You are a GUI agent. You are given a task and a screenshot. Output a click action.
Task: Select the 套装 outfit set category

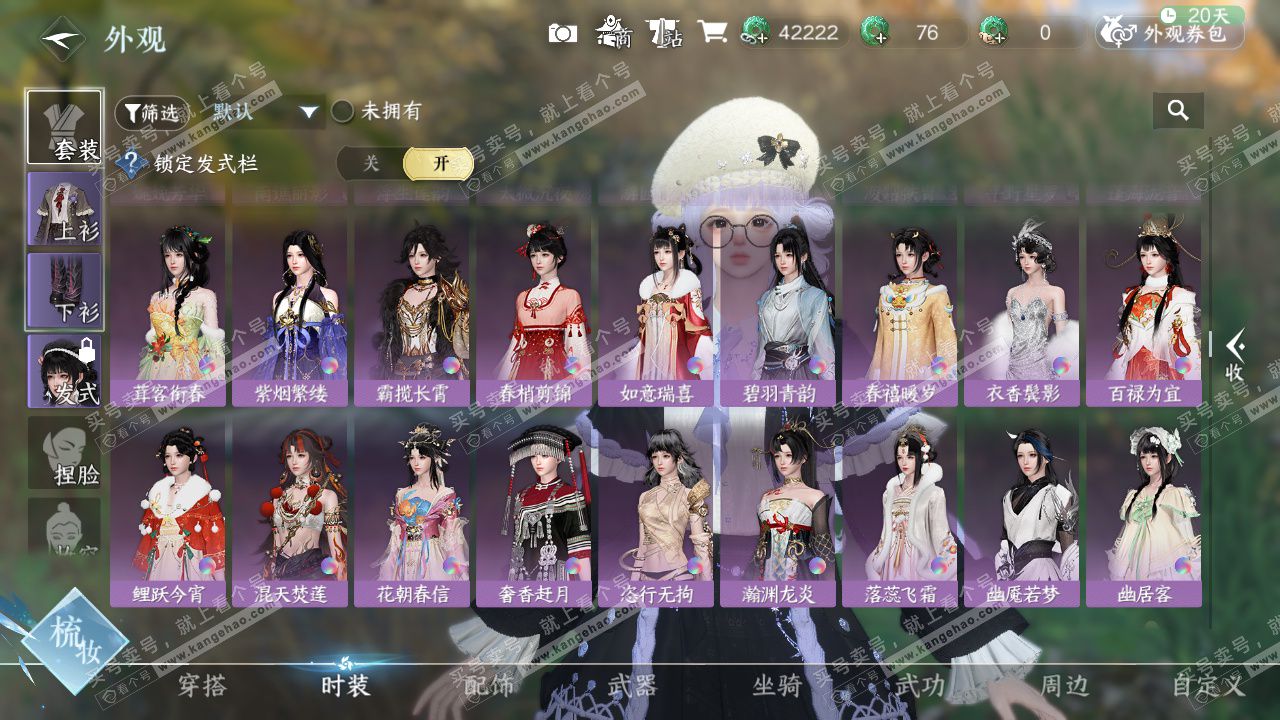click(65, 127)
